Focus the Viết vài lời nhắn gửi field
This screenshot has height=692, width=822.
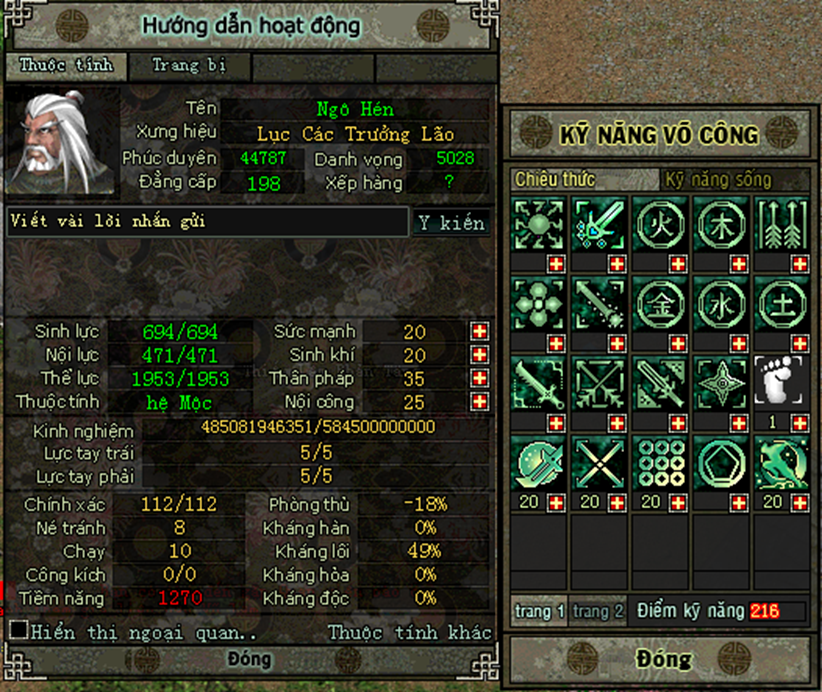pyautogui.click(x=208, y=222)
